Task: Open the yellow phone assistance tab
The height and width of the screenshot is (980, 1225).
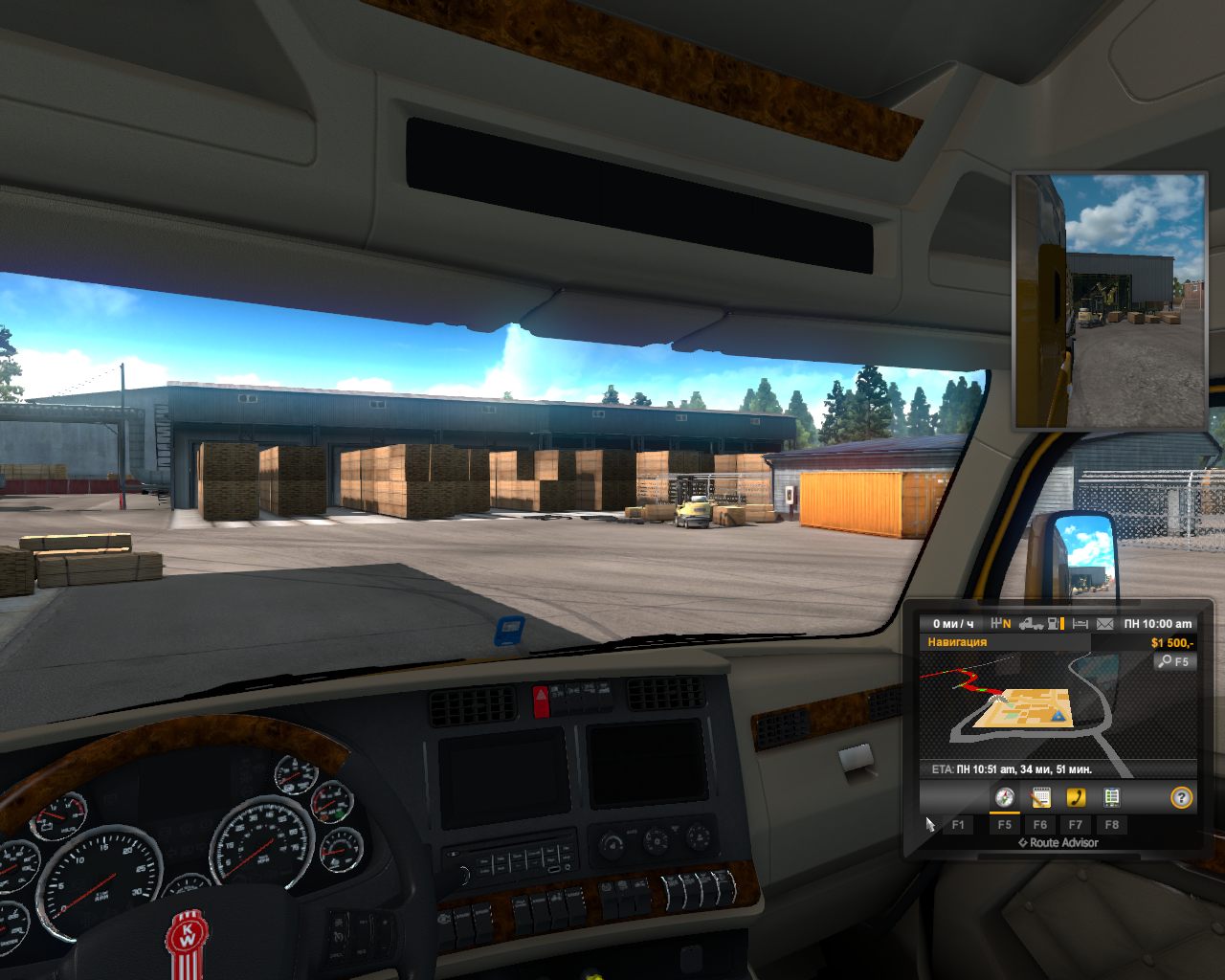Action: pos(1076,797)
